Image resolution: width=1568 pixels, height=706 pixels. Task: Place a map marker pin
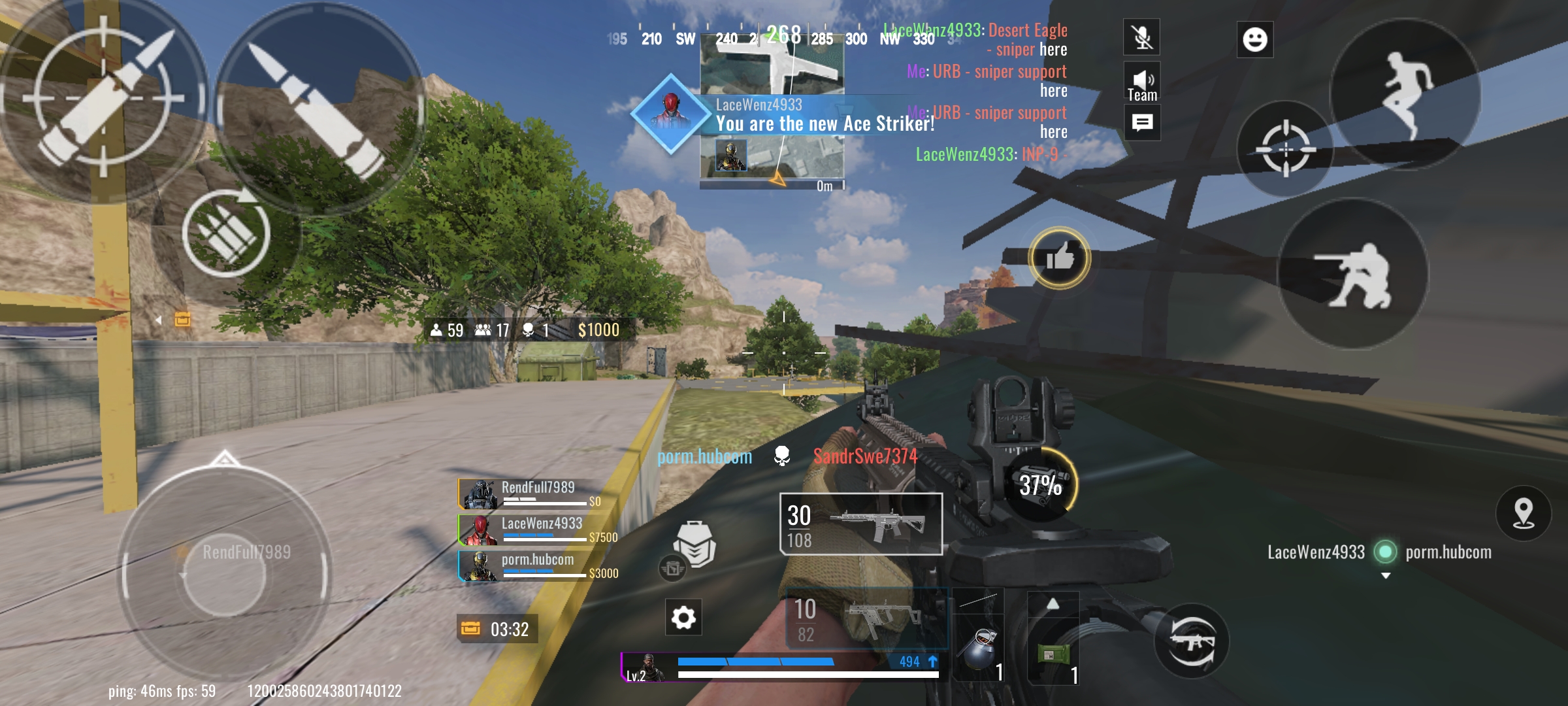point(1523,513)
